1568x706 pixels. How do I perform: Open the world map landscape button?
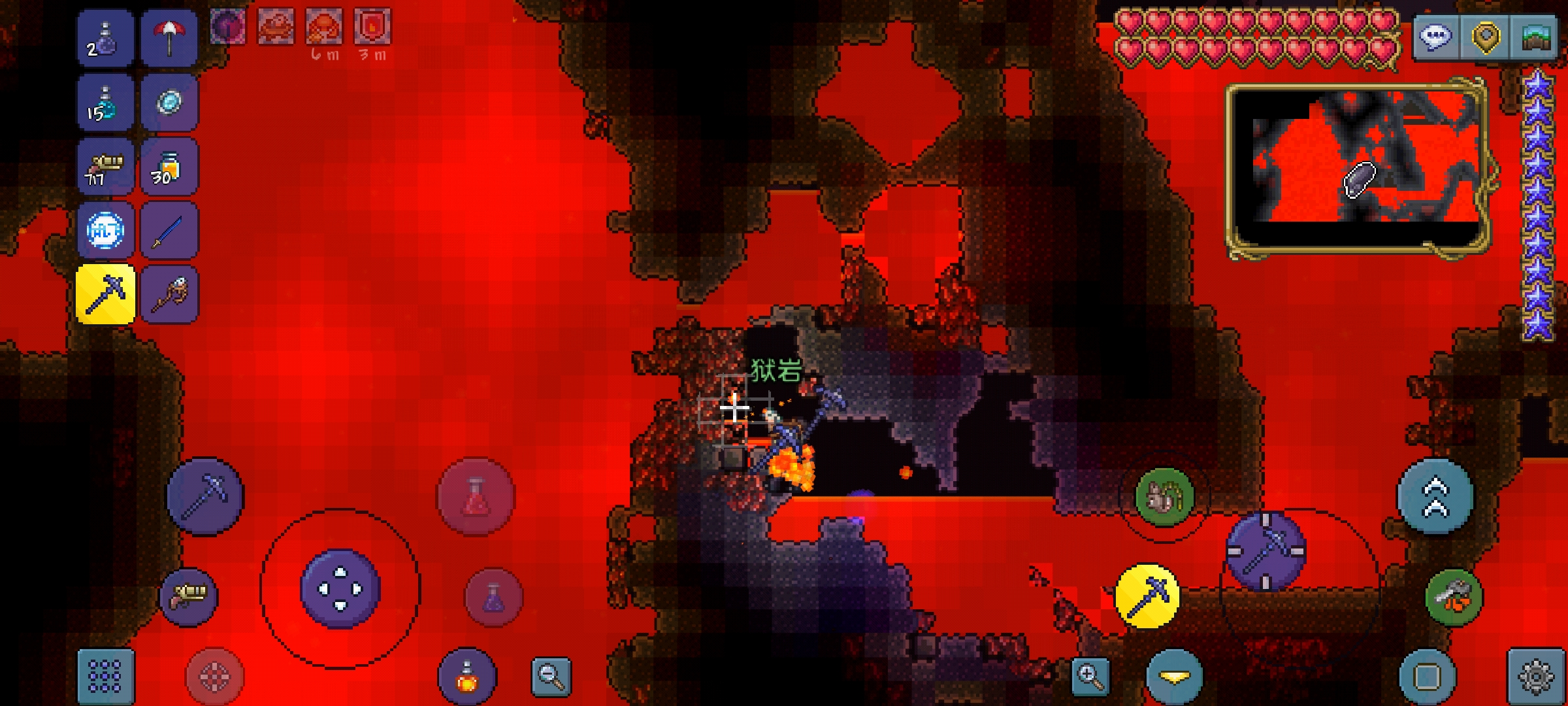(x=1536, y=37)
